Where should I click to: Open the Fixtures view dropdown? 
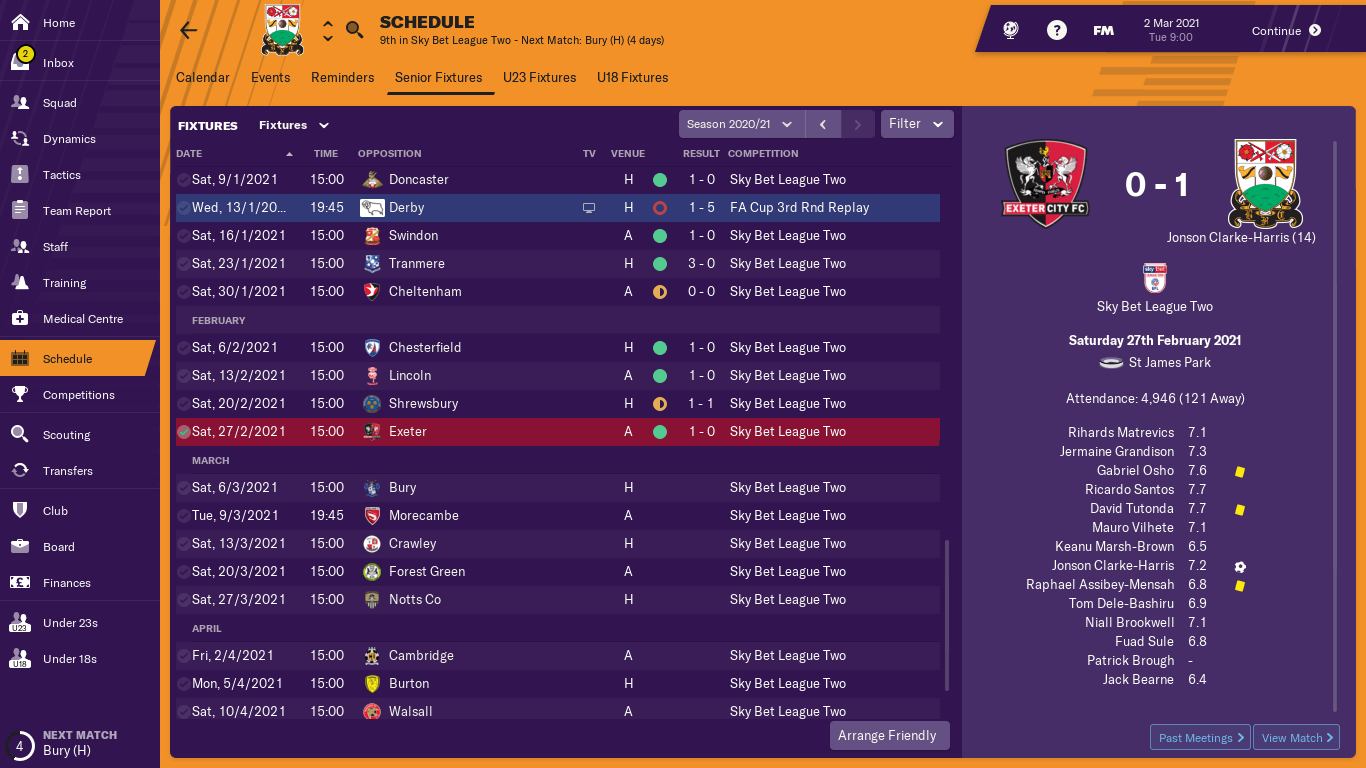[294, 125]
